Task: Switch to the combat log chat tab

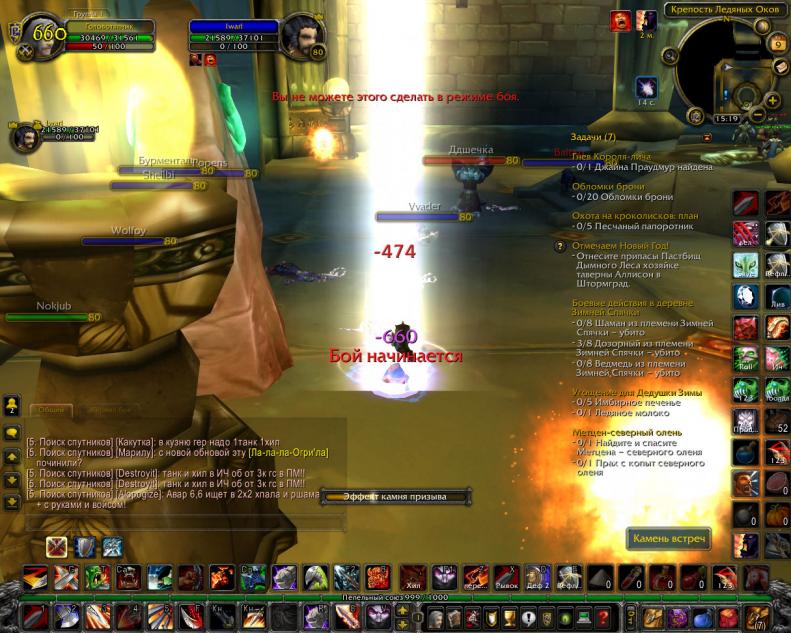Action: click(x=110, y=409)
